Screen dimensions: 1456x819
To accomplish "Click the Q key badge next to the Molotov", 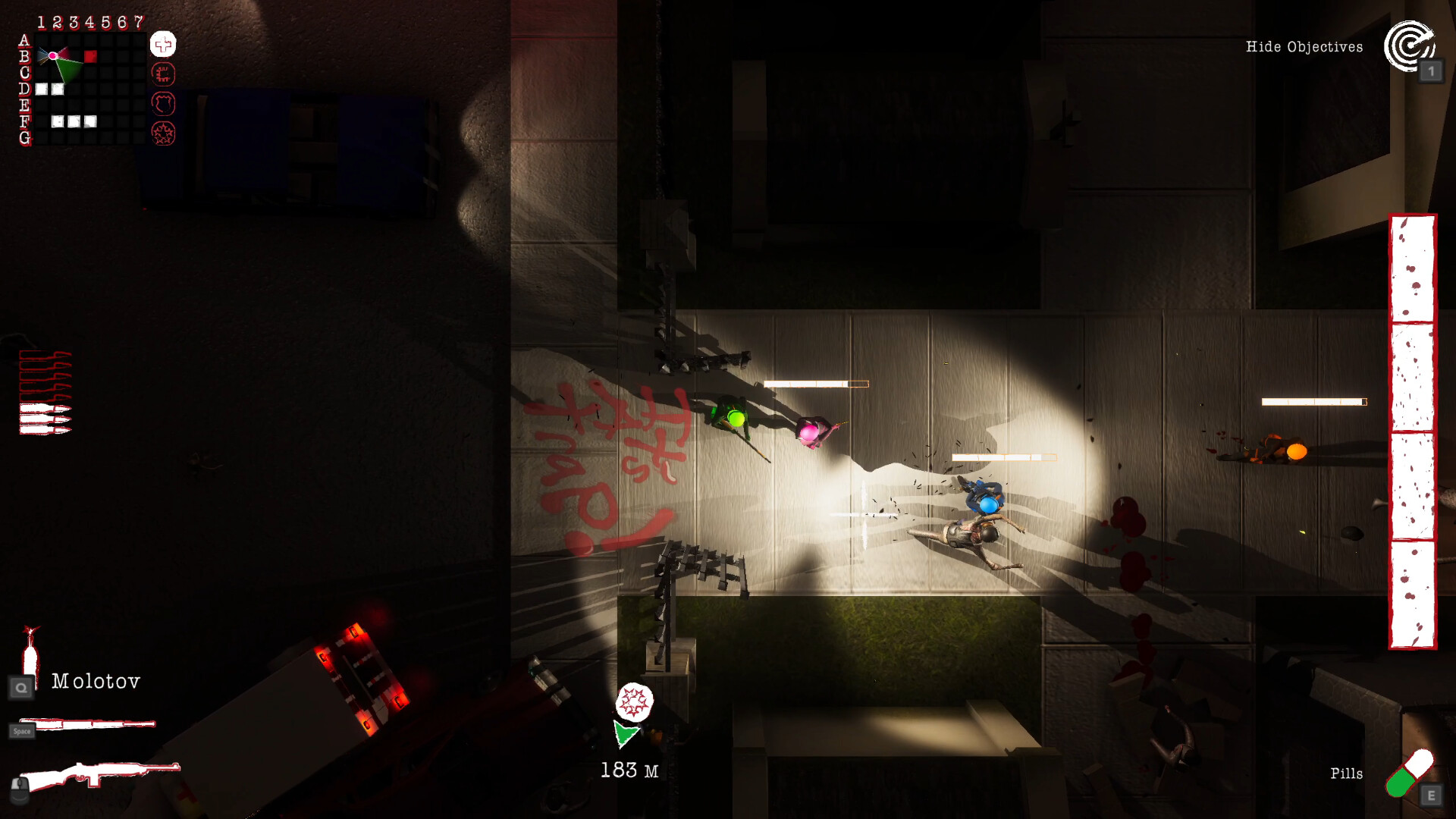I will click(21, 687).
